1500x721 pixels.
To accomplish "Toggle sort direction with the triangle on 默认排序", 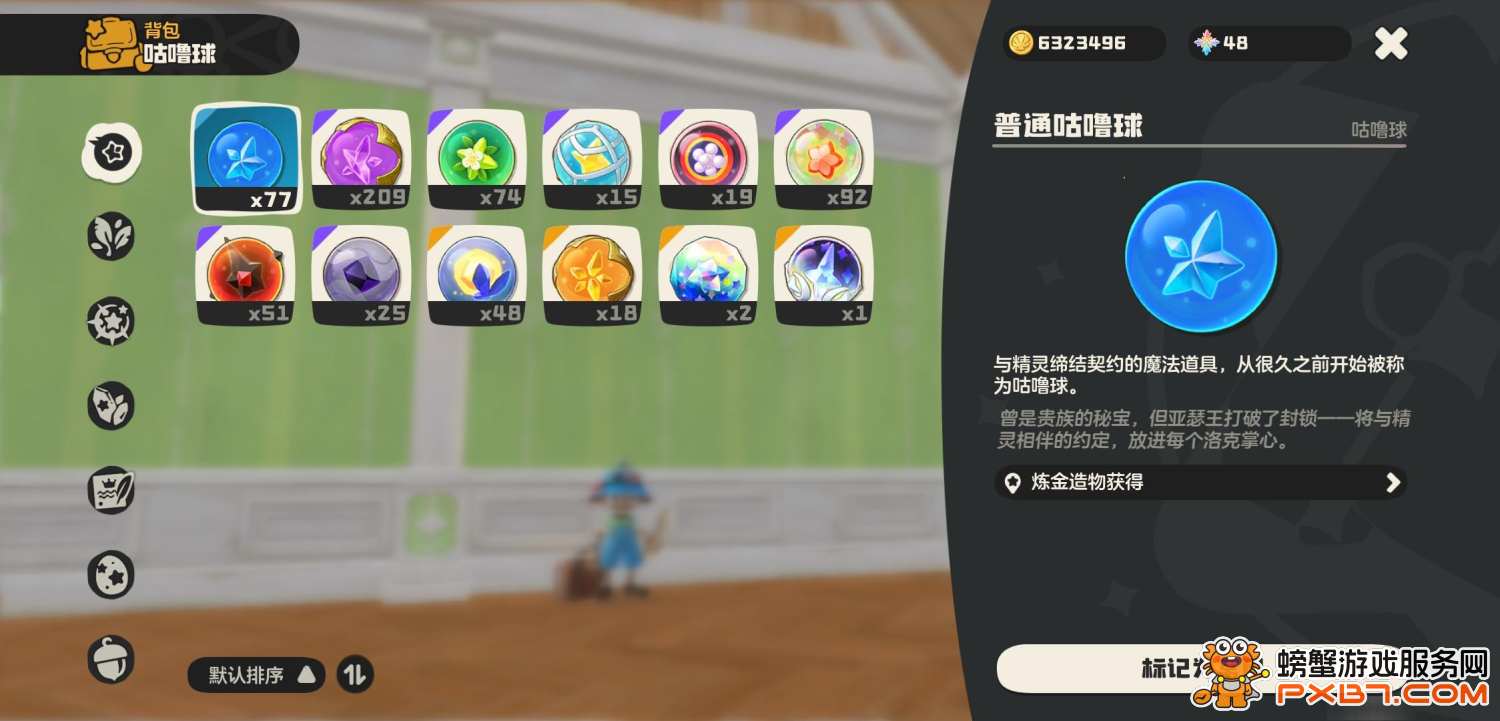I will (x=307, y=675).
